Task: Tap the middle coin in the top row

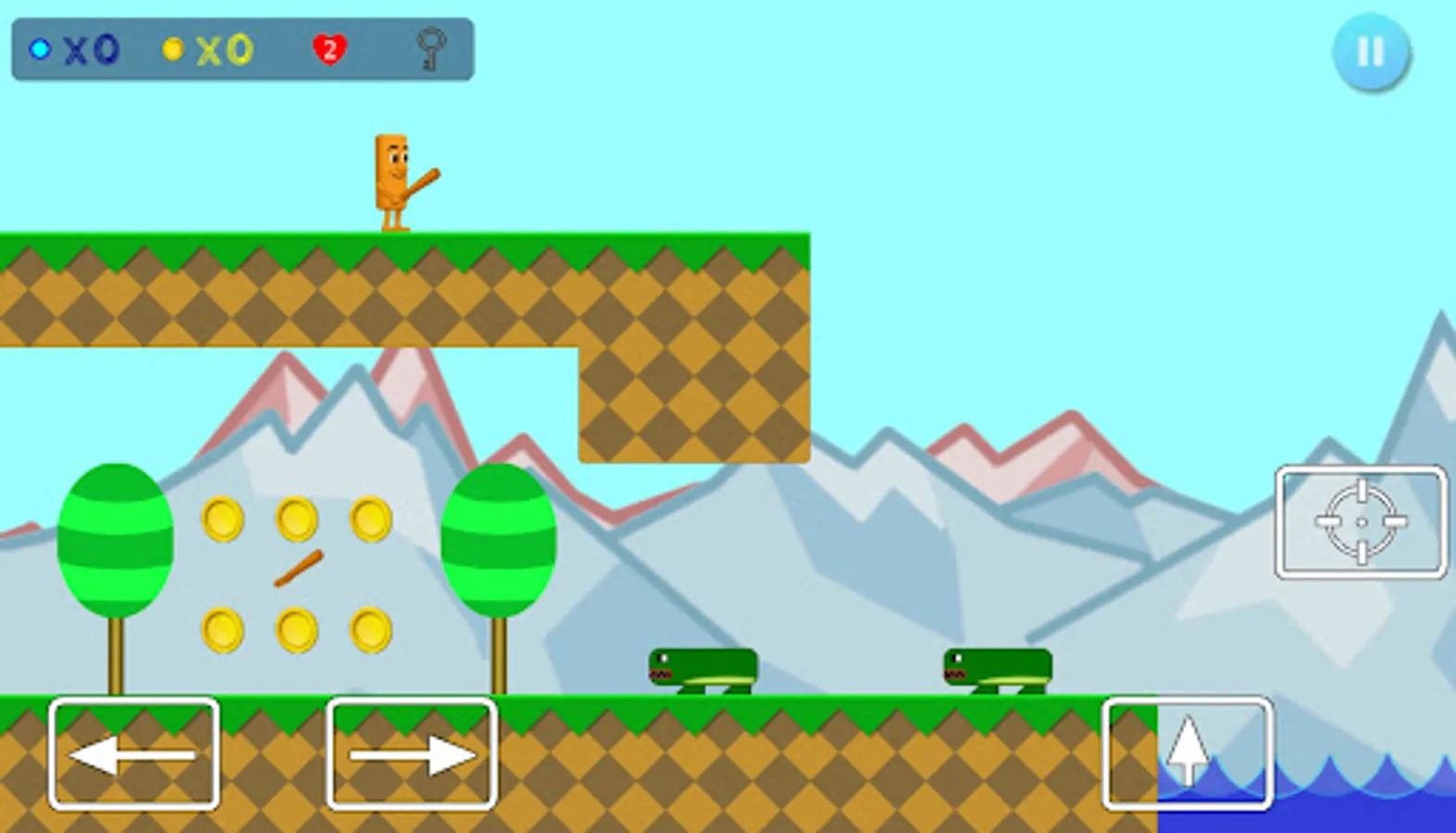Action: [x=296, y=520]
